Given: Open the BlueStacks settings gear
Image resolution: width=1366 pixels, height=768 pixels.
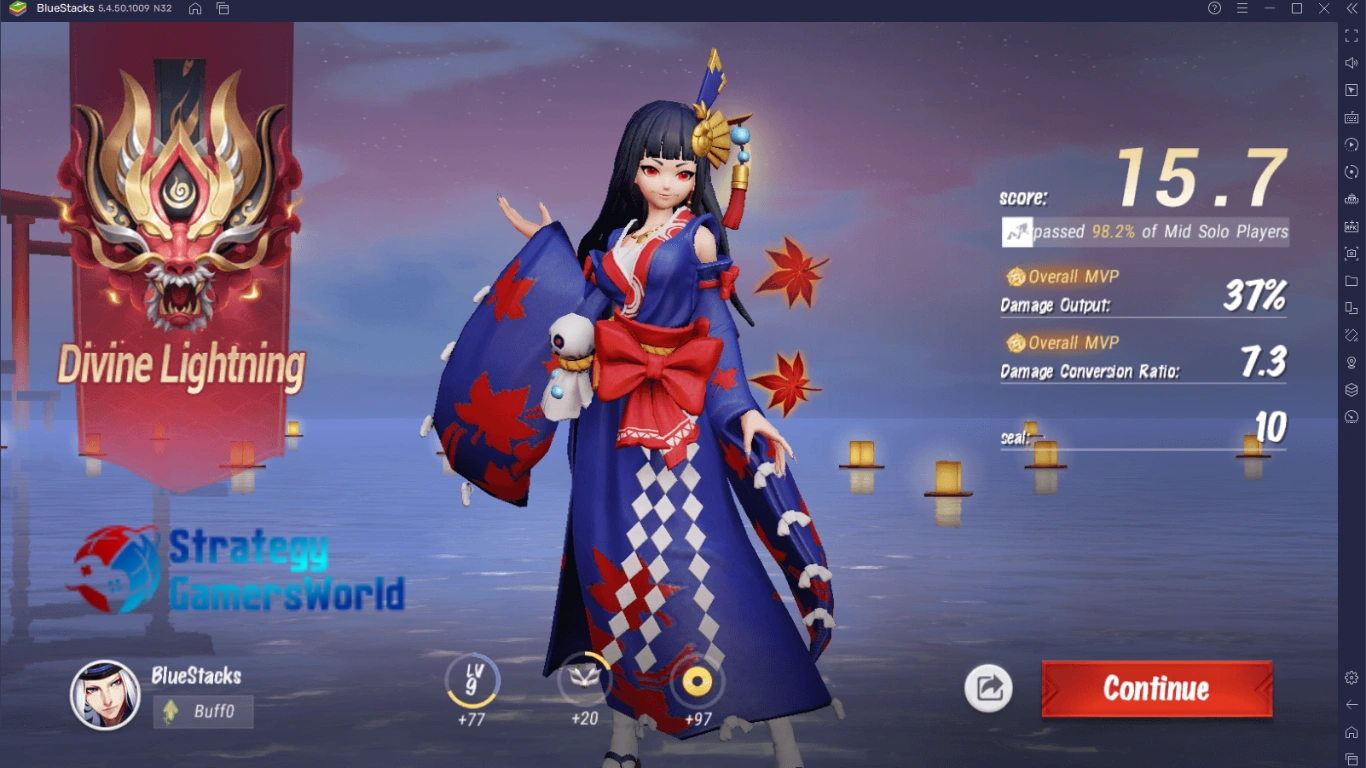Looking at the screenshot, I should 1352,678.
